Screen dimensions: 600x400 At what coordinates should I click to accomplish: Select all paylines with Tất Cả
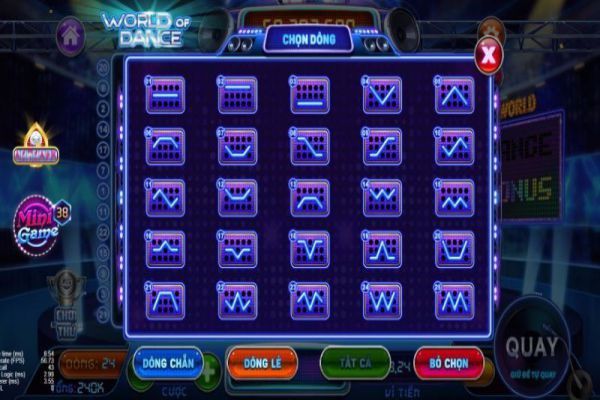pyautogui.click(x=355, y=362)
